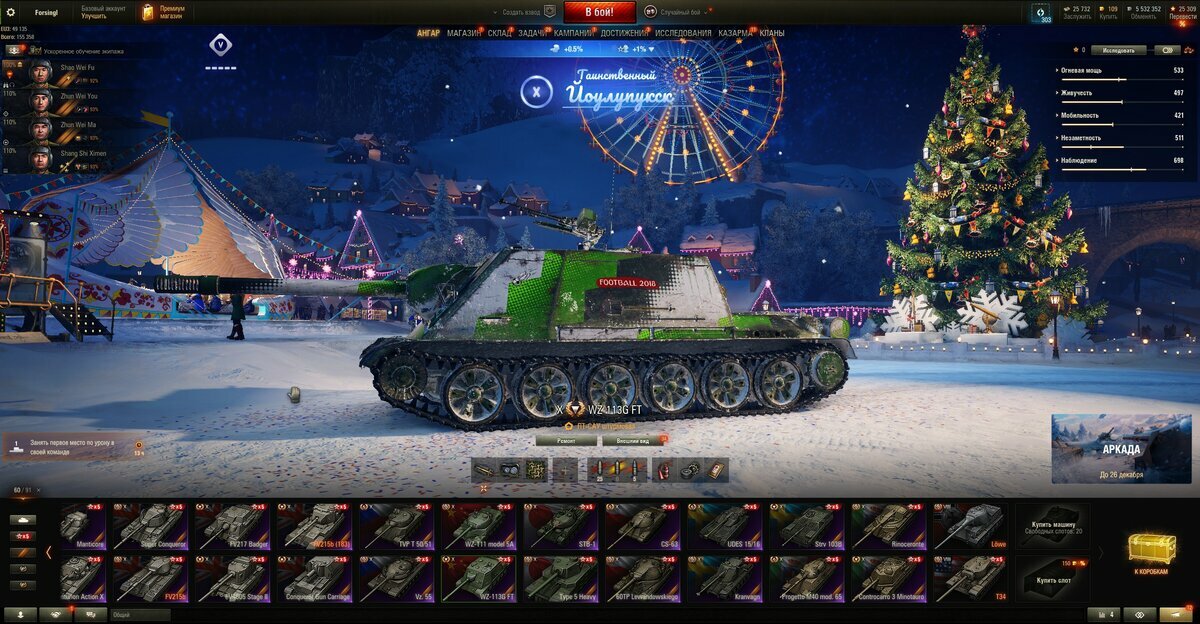Open the АРКАДА event banner
Viewport: 1200px width, 624px height.
coord(1121,449)
